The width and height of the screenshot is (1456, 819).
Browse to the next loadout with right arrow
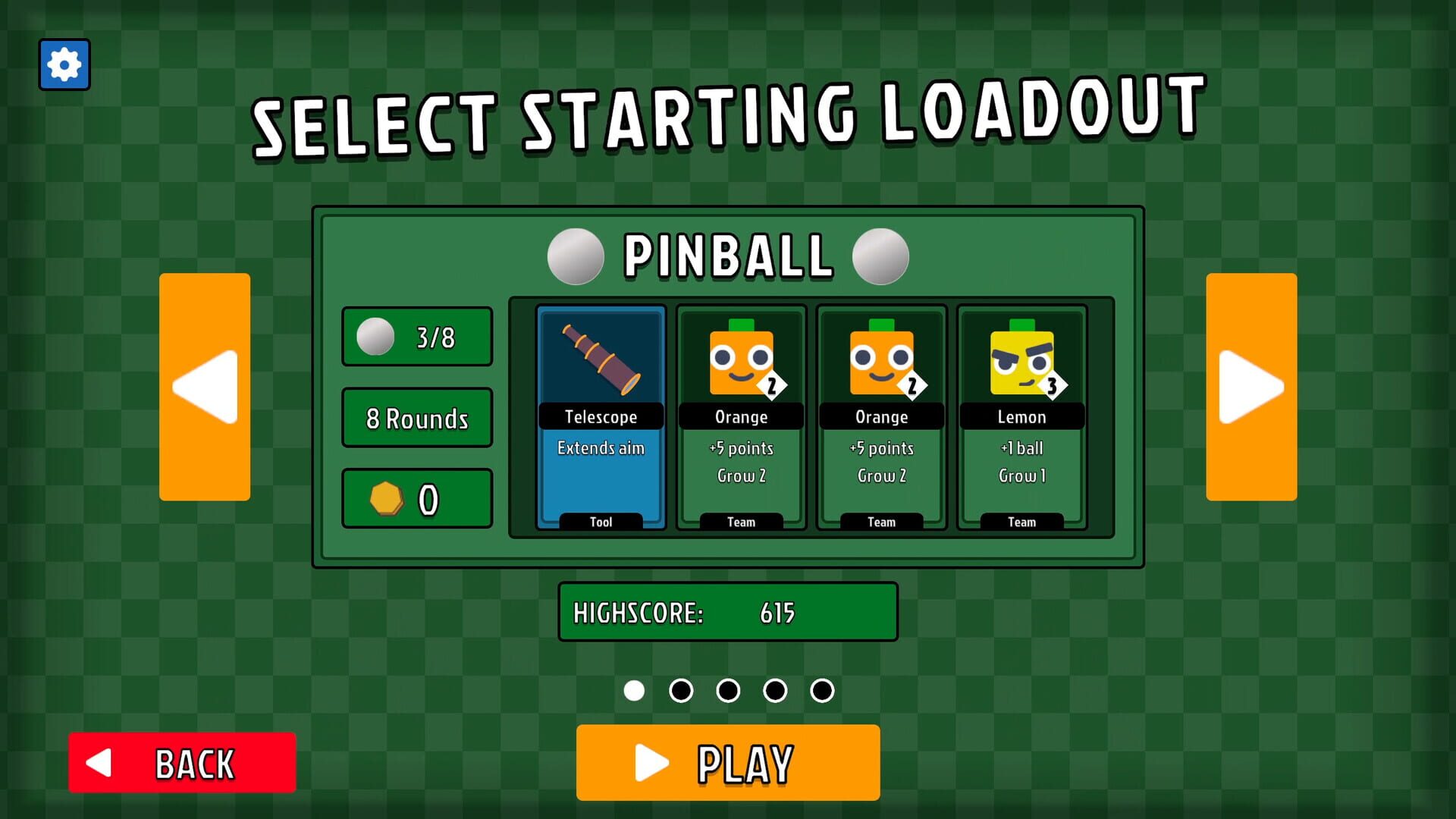click(x=1251, y=388)
